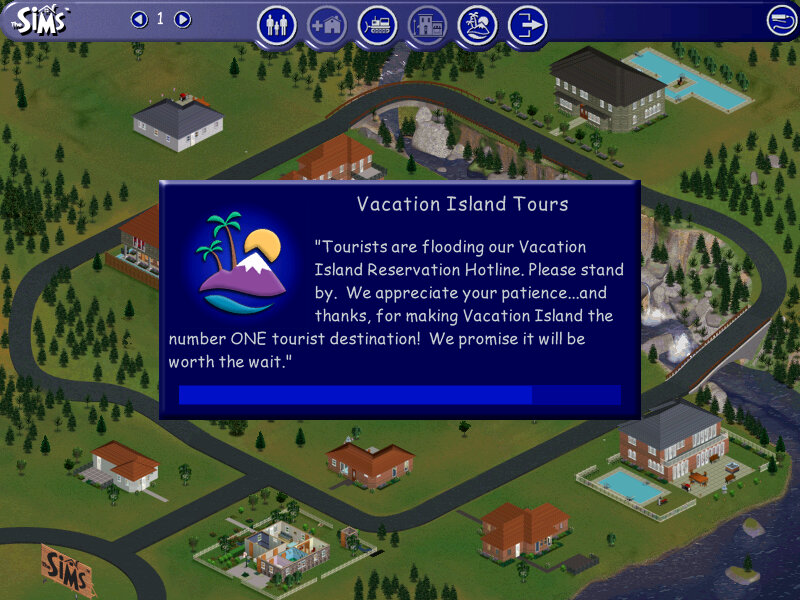Open the round button at top right
This screenshot has width=800, height=600.
point(782,20)
